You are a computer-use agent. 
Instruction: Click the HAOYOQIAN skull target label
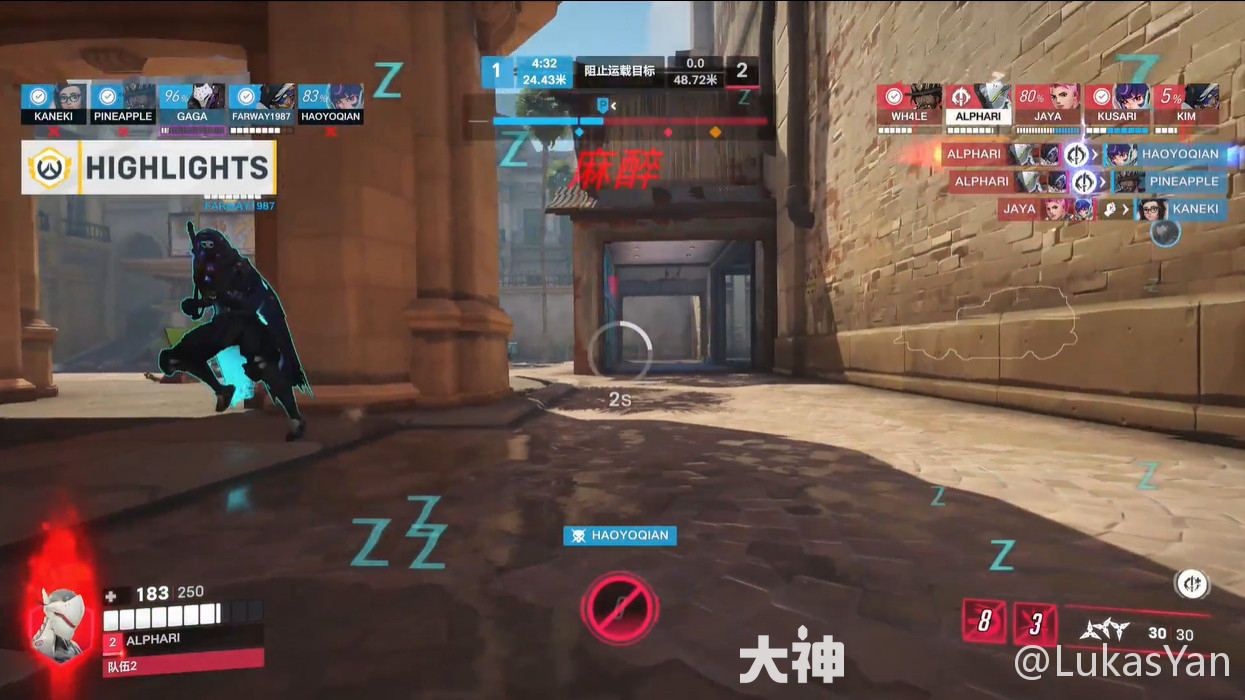pos(620,535)
